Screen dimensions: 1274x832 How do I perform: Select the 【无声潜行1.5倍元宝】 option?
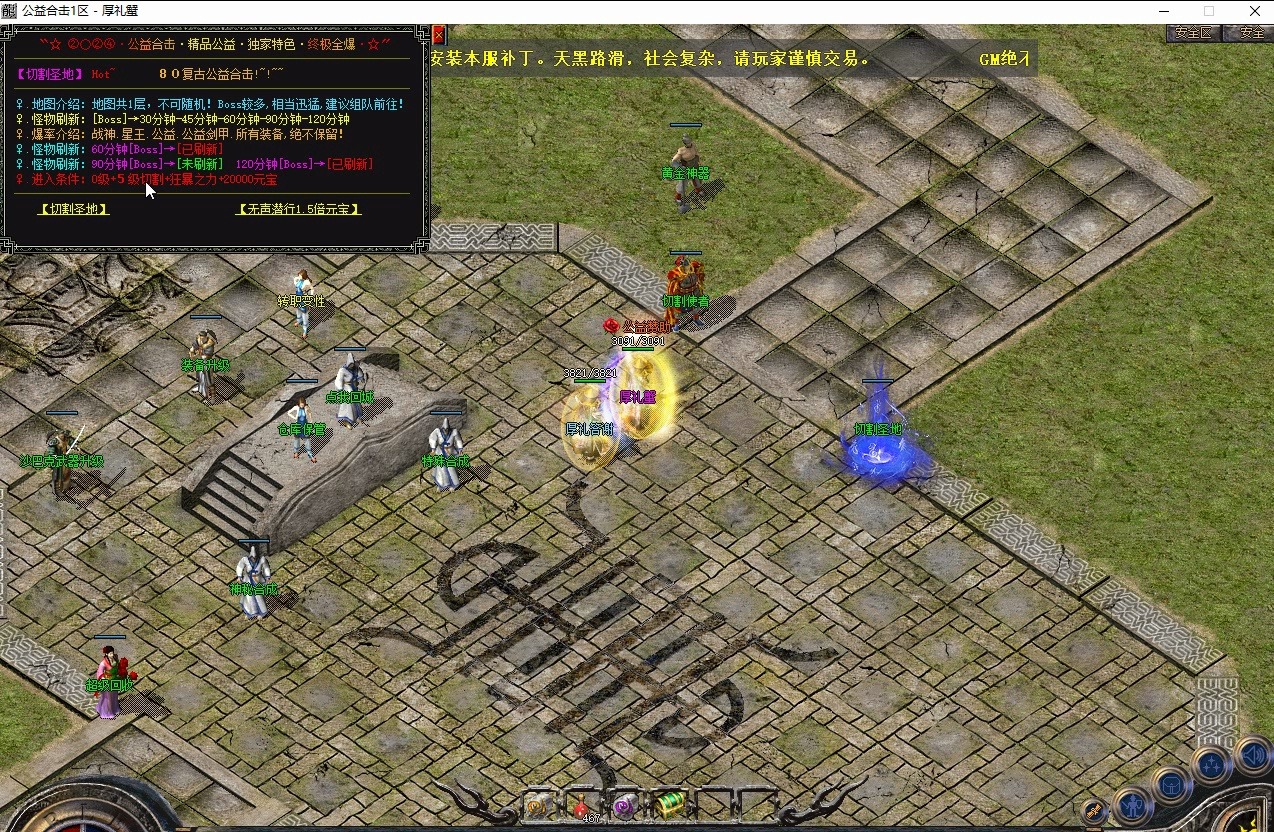(x=298, y=209)
